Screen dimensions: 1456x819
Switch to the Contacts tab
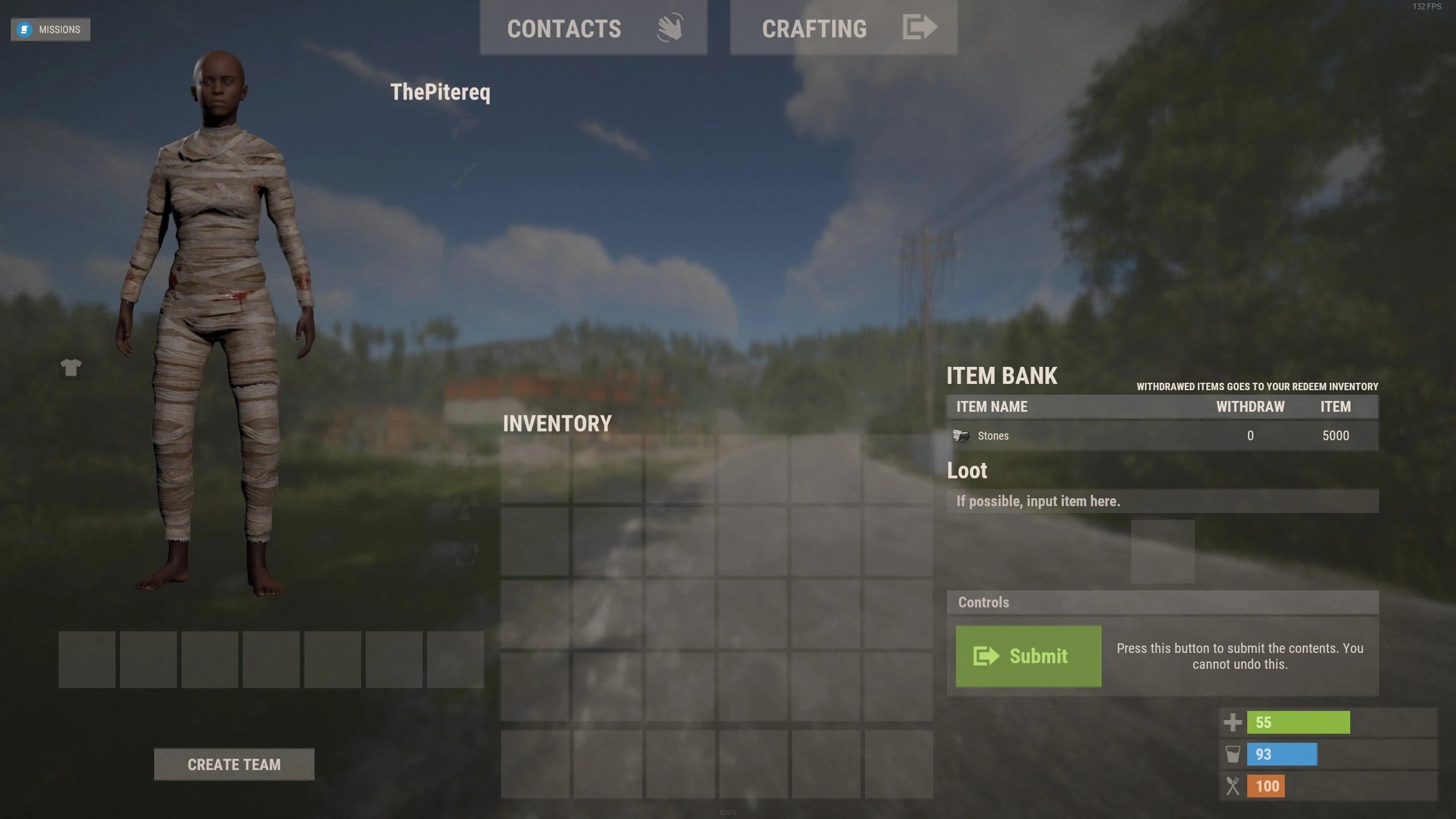[593, 28]
